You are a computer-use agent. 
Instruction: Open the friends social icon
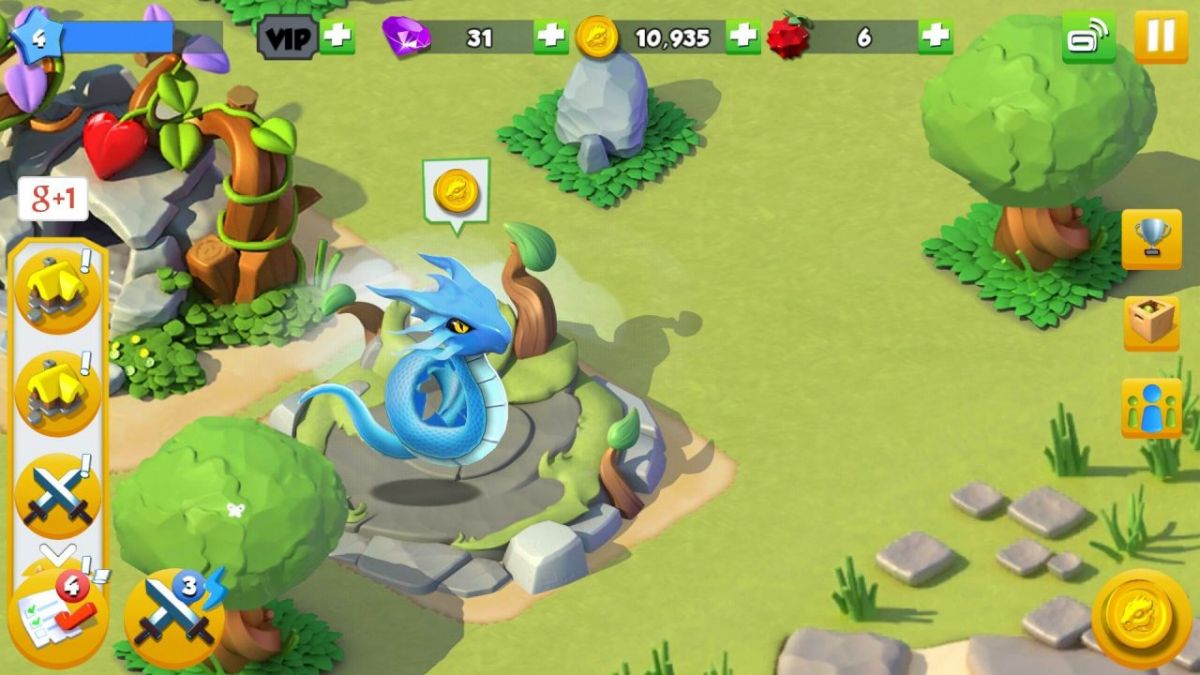pyautogui.click(x=1151, y=408)
